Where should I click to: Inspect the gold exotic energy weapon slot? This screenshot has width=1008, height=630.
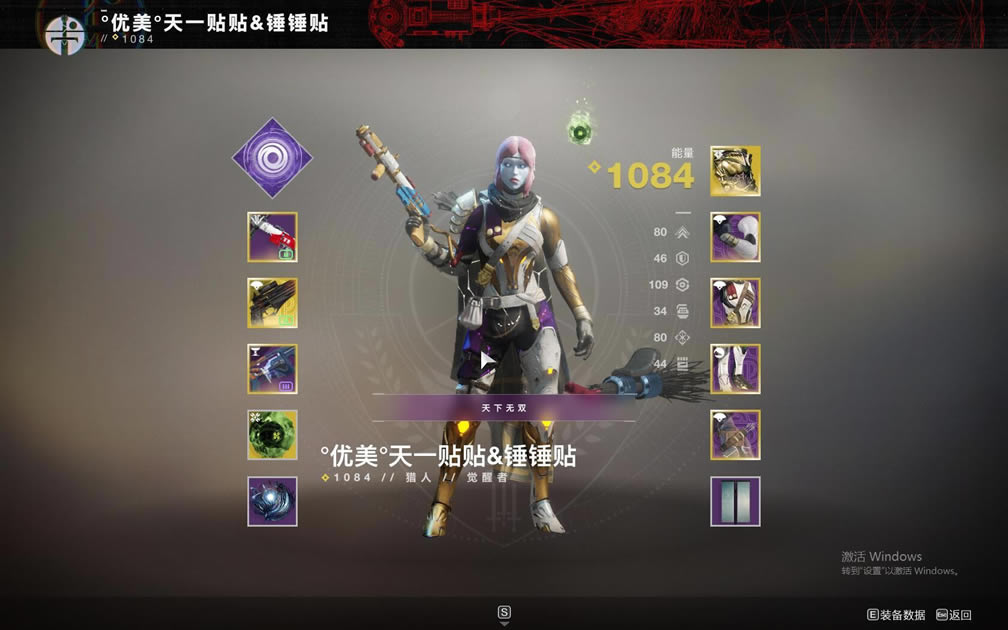click(272, 303)
